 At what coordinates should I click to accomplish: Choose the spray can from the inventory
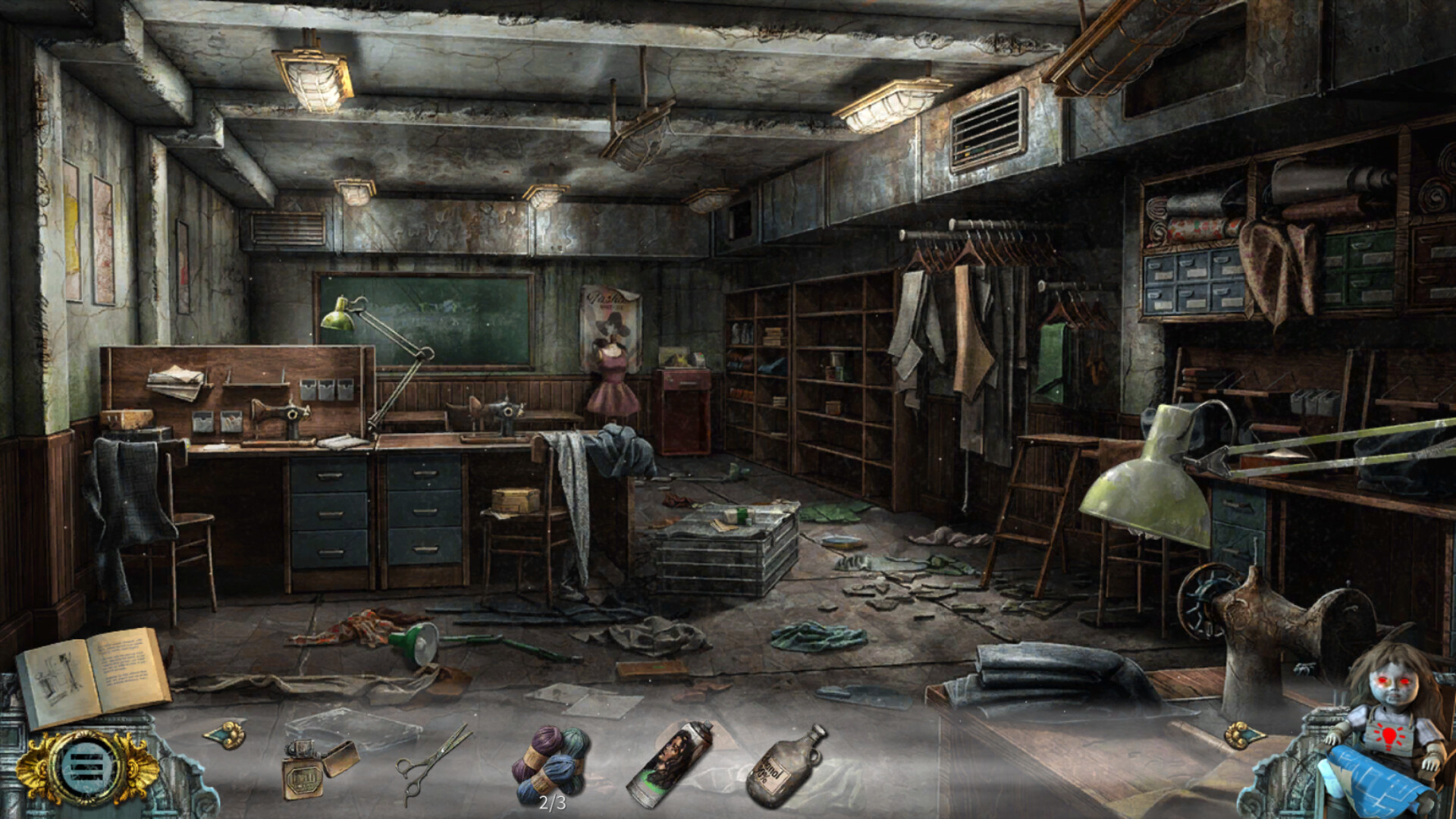tap(670, 762)
